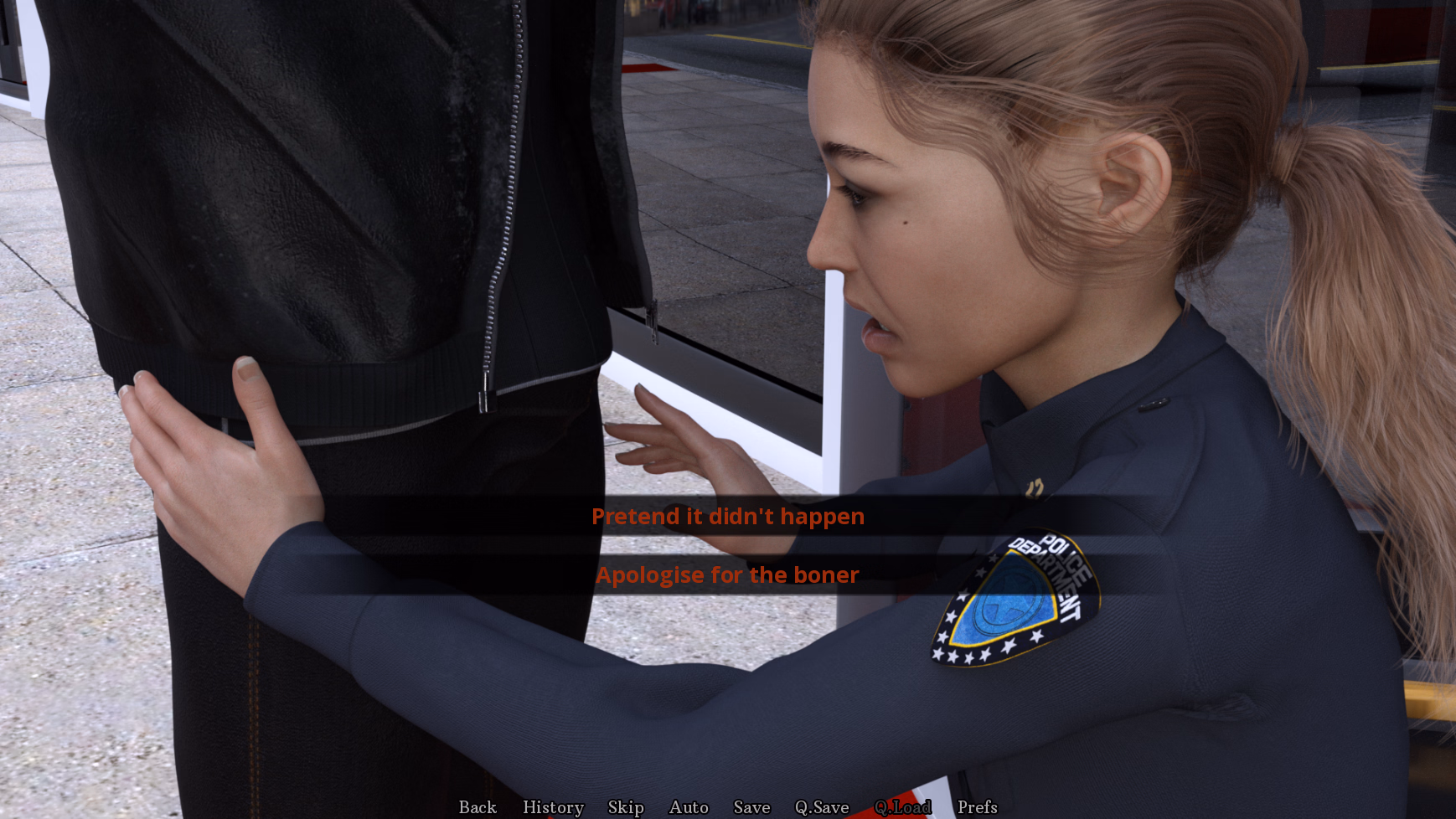The image size is (1456, 819).
Task: Review past dialogue with History
Action: click(x=553, y=807)
